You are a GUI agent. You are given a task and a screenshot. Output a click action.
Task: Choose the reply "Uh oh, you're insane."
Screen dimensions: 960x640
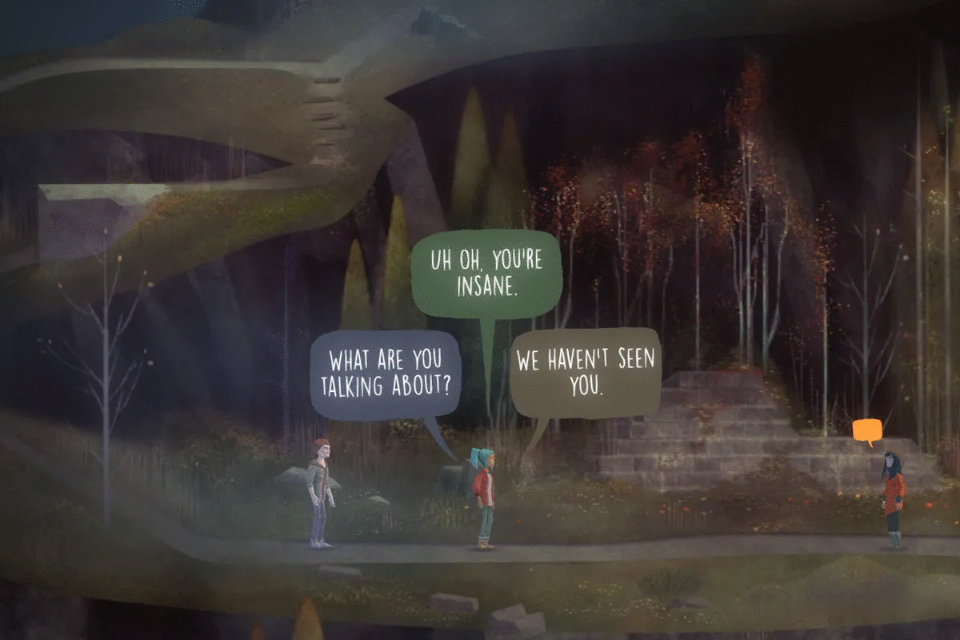(486, 273)
